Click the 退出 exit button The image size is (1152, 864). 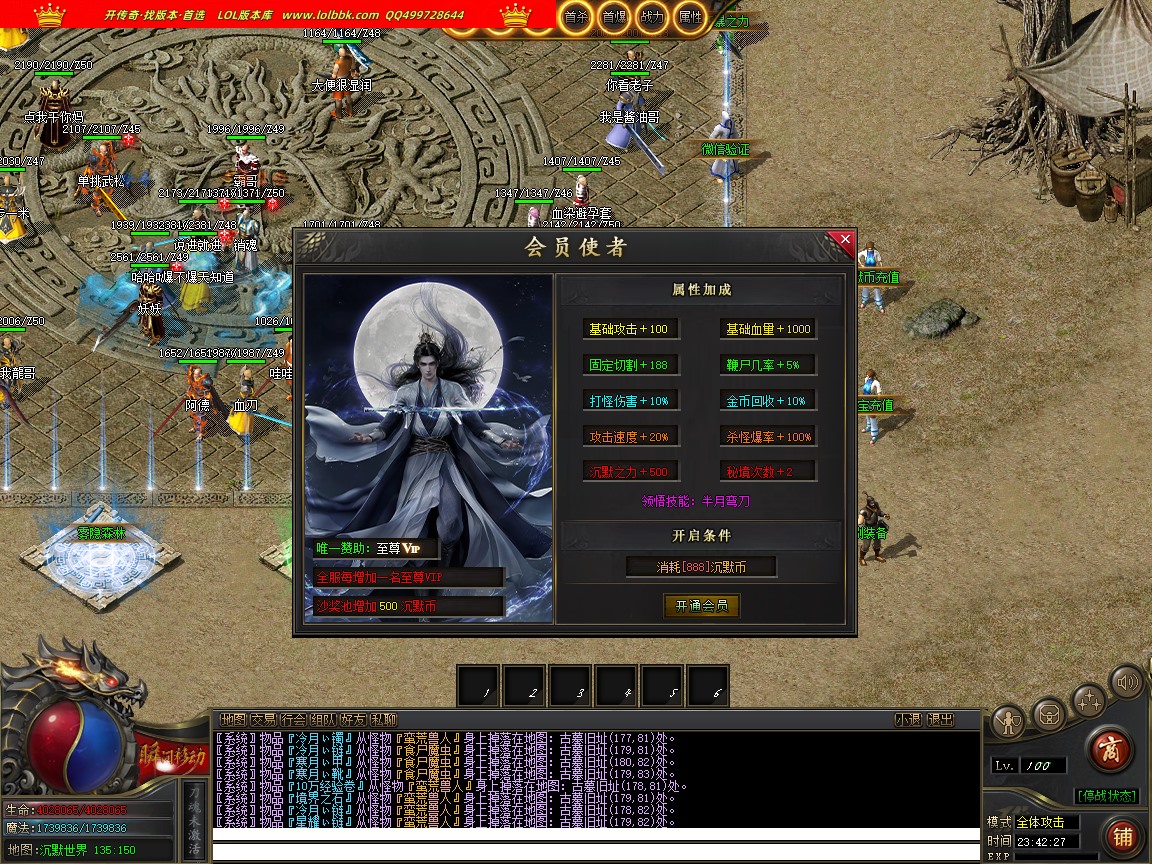tap(940, 719)
